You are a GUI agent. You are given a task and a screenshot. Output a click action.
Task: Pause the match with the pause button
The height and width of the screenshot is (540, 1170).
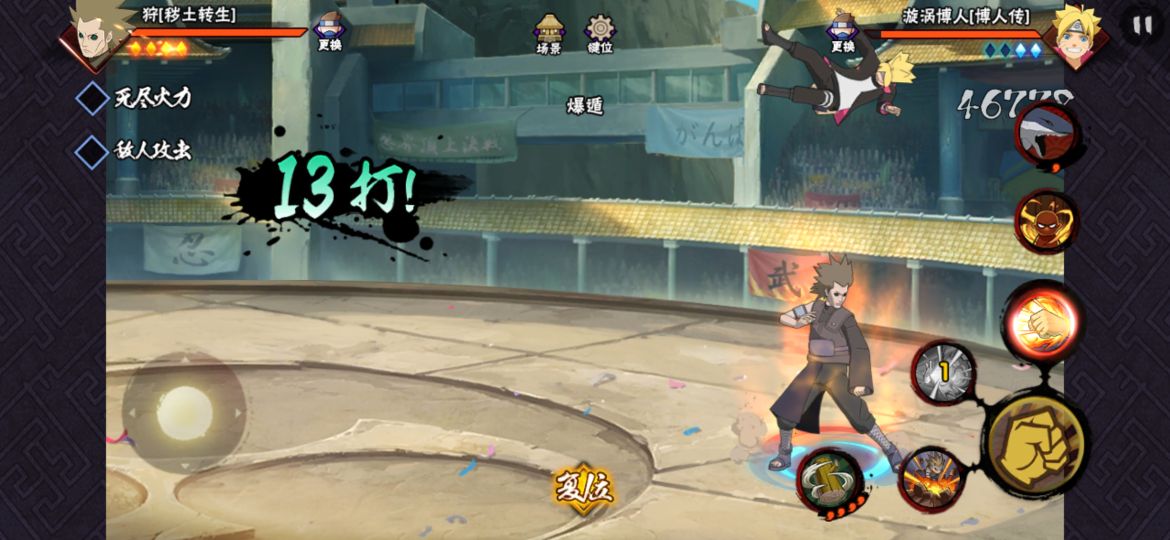tap(1142, 24)
